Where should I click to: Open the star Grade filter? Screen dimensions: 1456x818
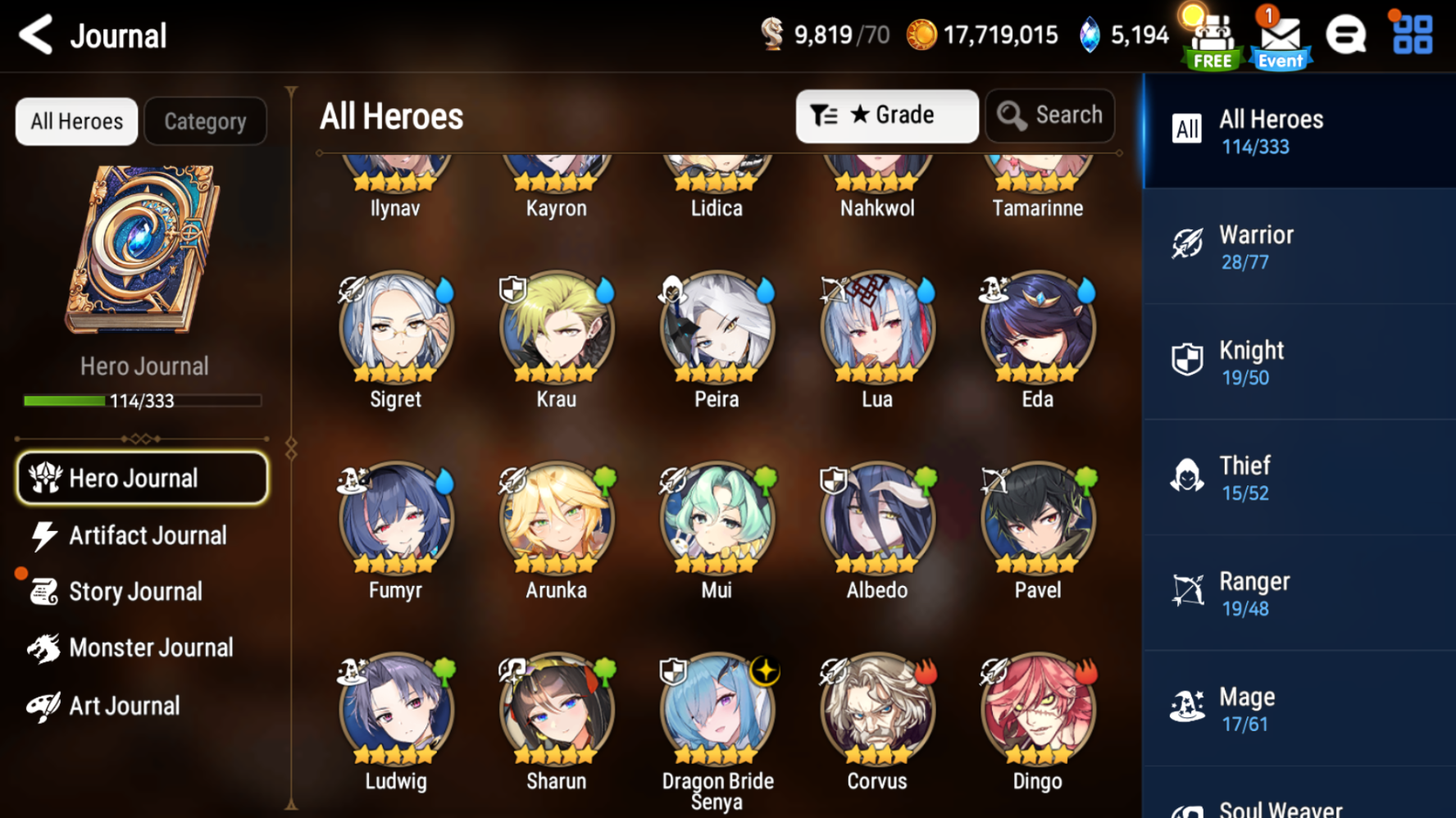887,116
